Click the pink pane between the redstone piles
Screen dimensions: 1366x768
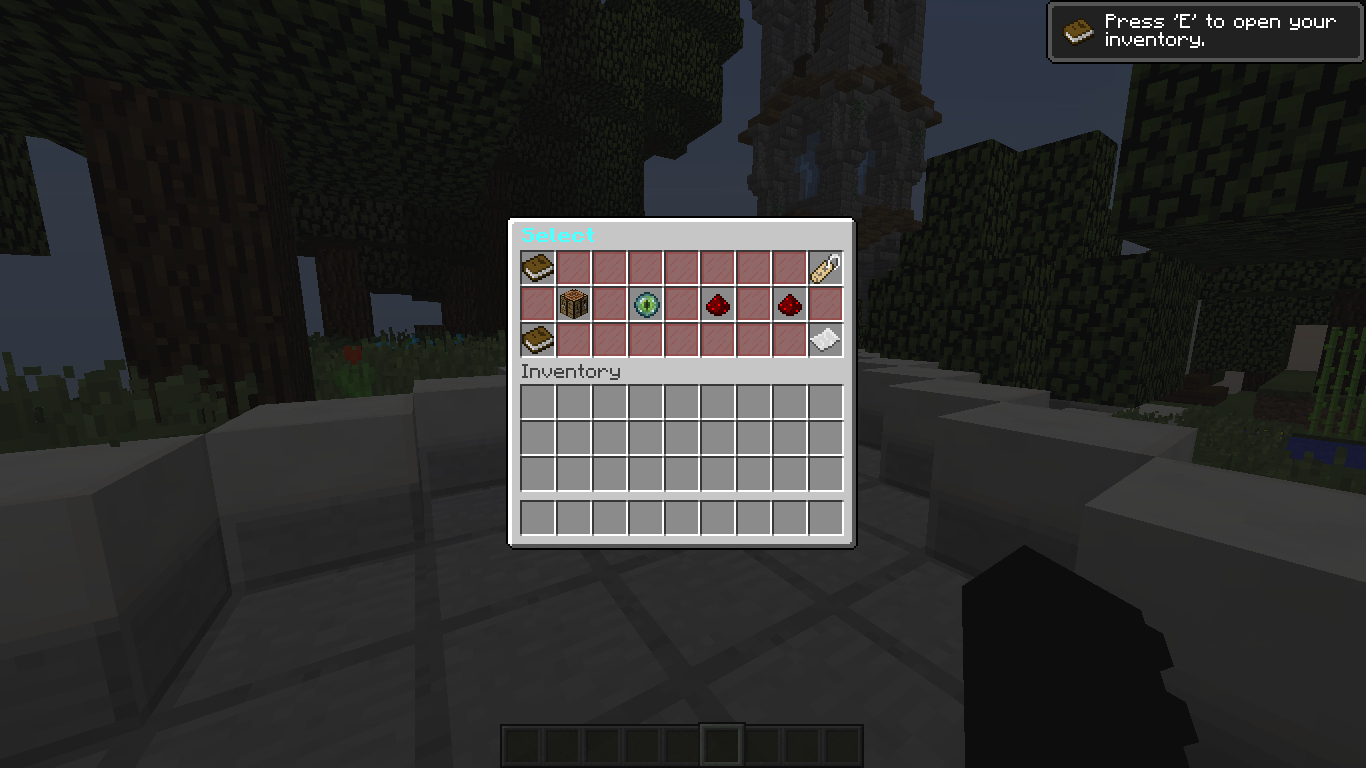point(753,304)
